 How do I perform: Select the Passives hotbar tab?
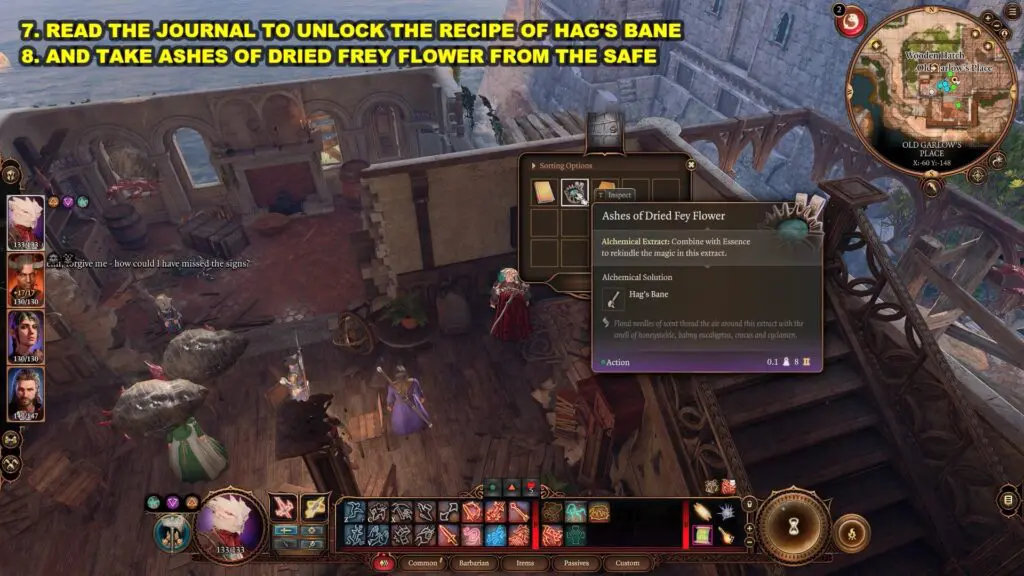578,563
